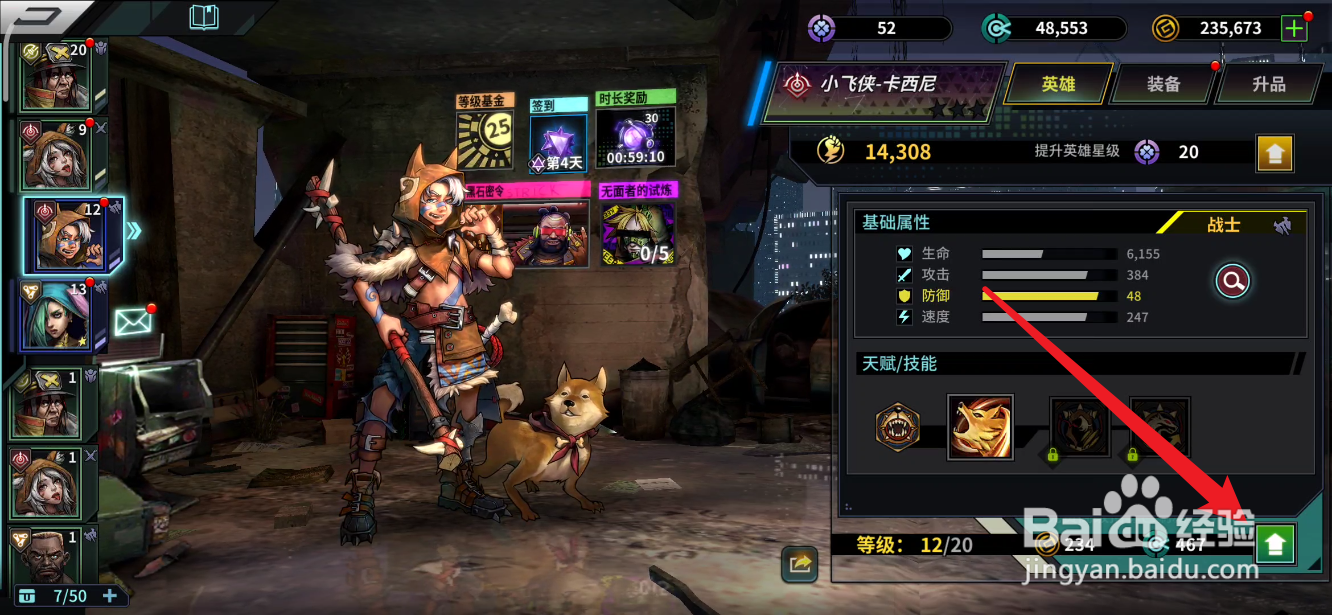Image resolution: width=1332 pixels, height=615 pixels.
Task: Open the mail envelope
Action: [132, 321]
